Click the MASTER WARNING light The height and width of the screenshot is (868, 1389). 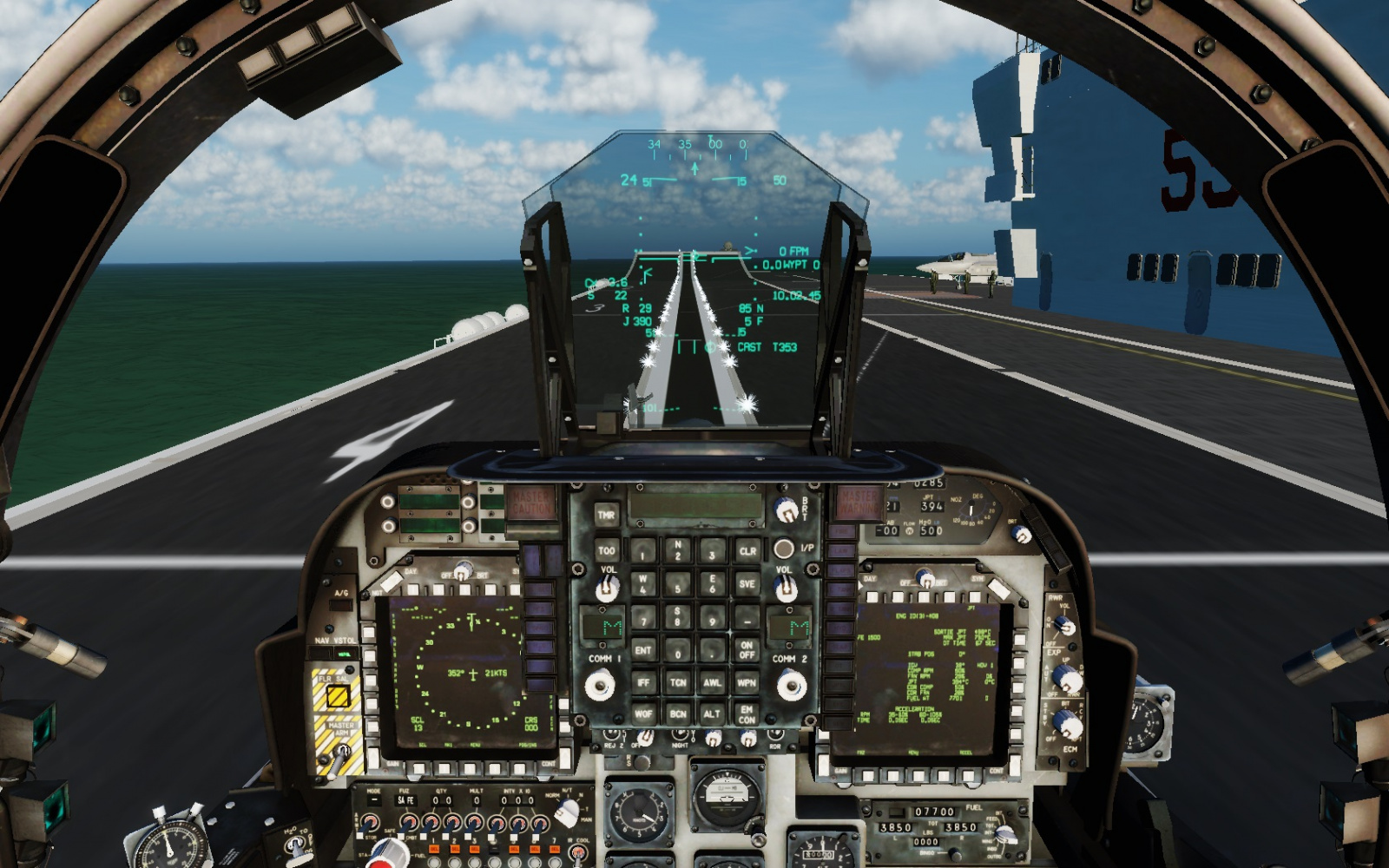coord(859,503)
